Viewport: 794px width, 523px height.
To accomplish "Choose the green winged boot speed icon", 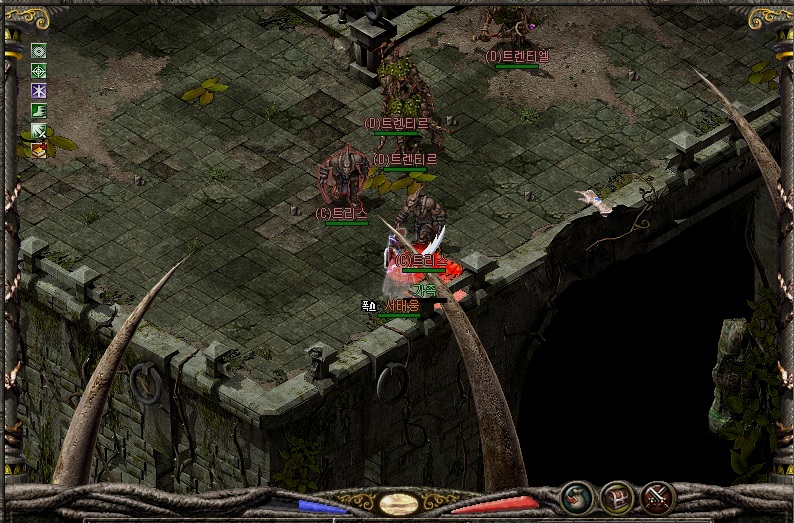I will 39,111.
